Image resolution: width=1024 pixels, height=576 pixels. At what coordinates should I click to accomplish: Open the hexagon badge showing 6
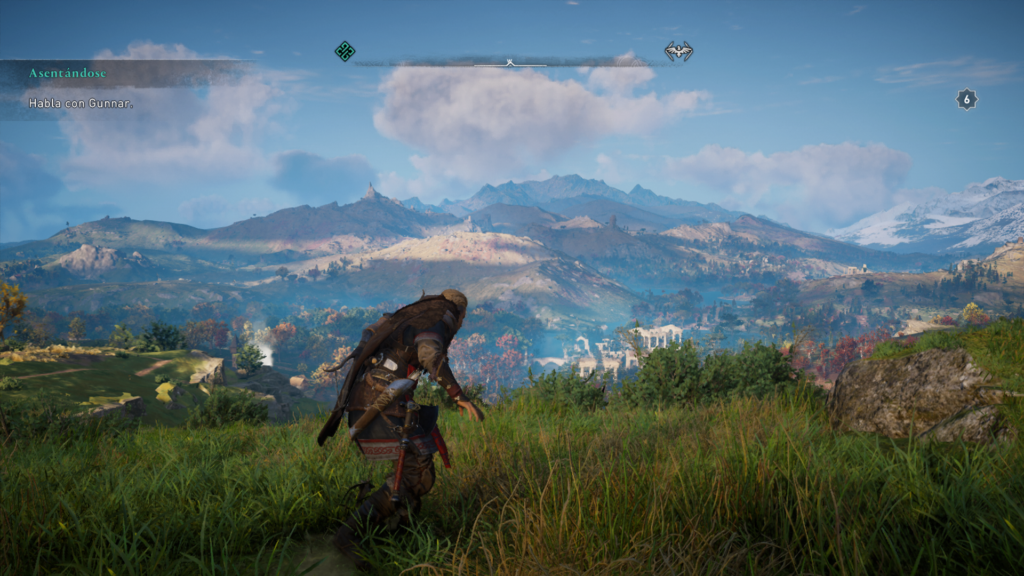(x=966, y=99)
